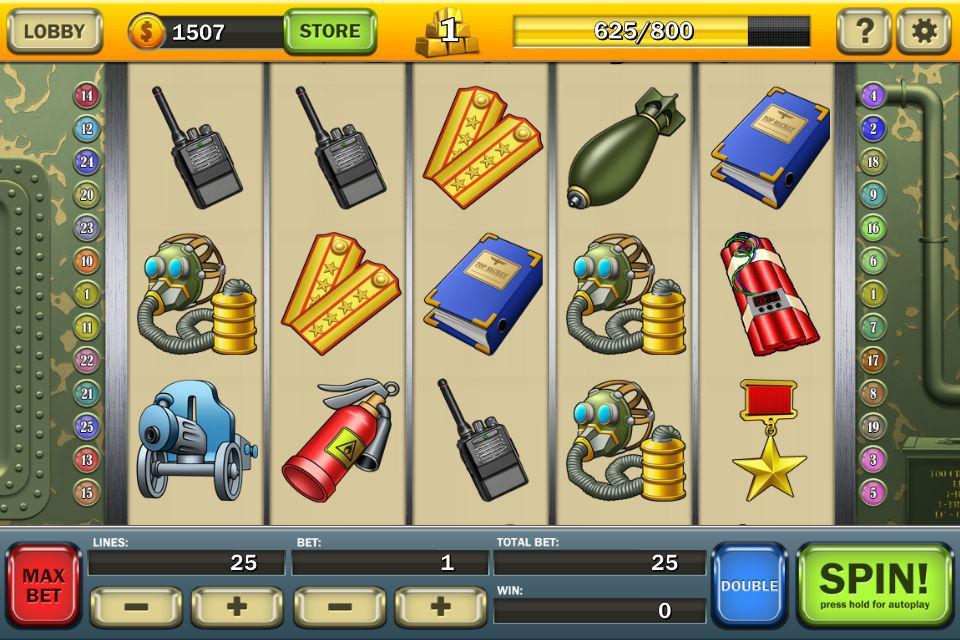Open the help question mark button
This screenshot has width=960, height=640.
point(863,31)
